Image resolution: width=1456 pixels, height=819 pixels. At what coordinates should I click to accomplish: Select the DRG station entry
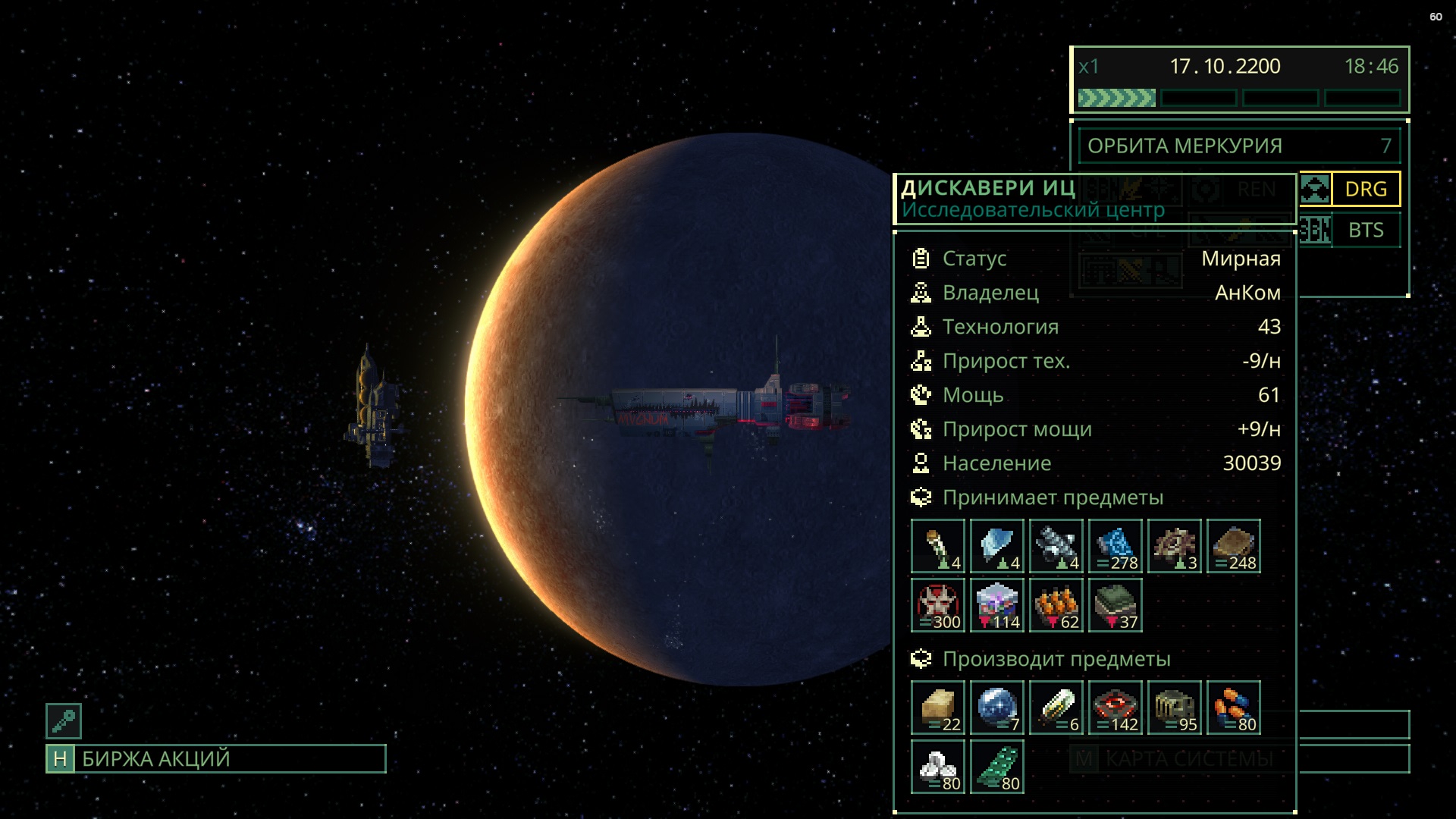click(x=1365, y=189)
